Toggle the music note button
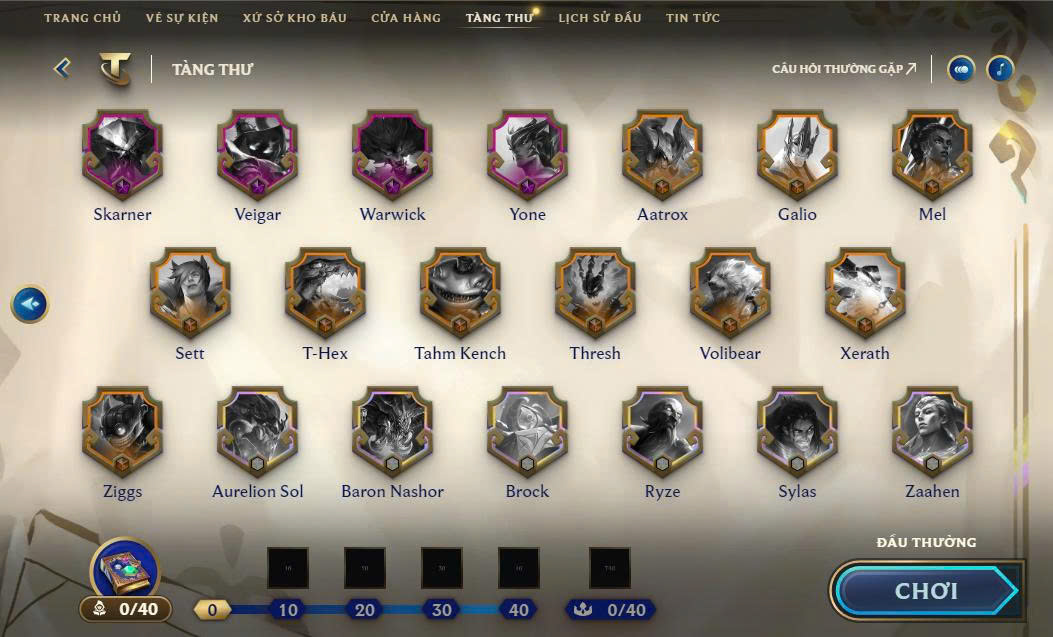Viewport: 1053px width, 637px height. [1000, 69]
